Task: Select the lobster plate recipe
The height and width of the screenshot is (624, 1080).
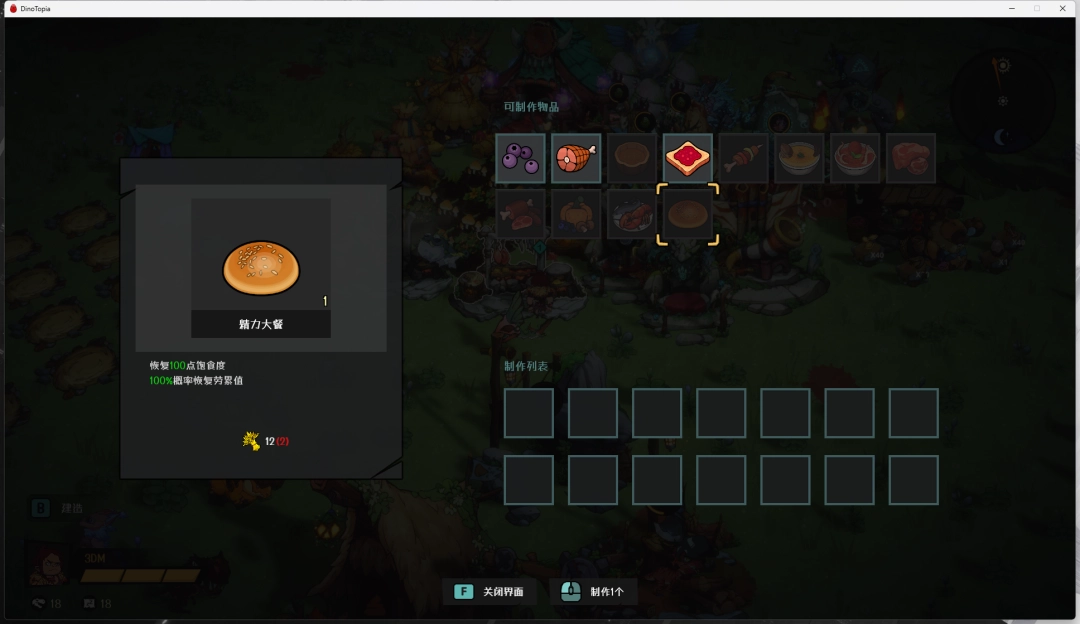Action: tap(632, 214)
